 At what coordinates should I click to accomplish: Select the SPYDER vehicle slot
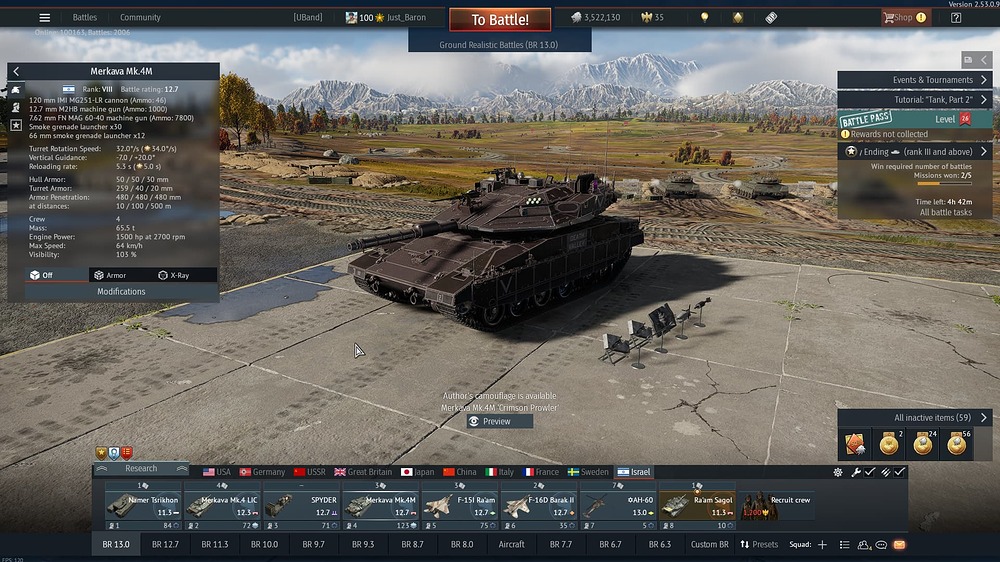point(301,505)
